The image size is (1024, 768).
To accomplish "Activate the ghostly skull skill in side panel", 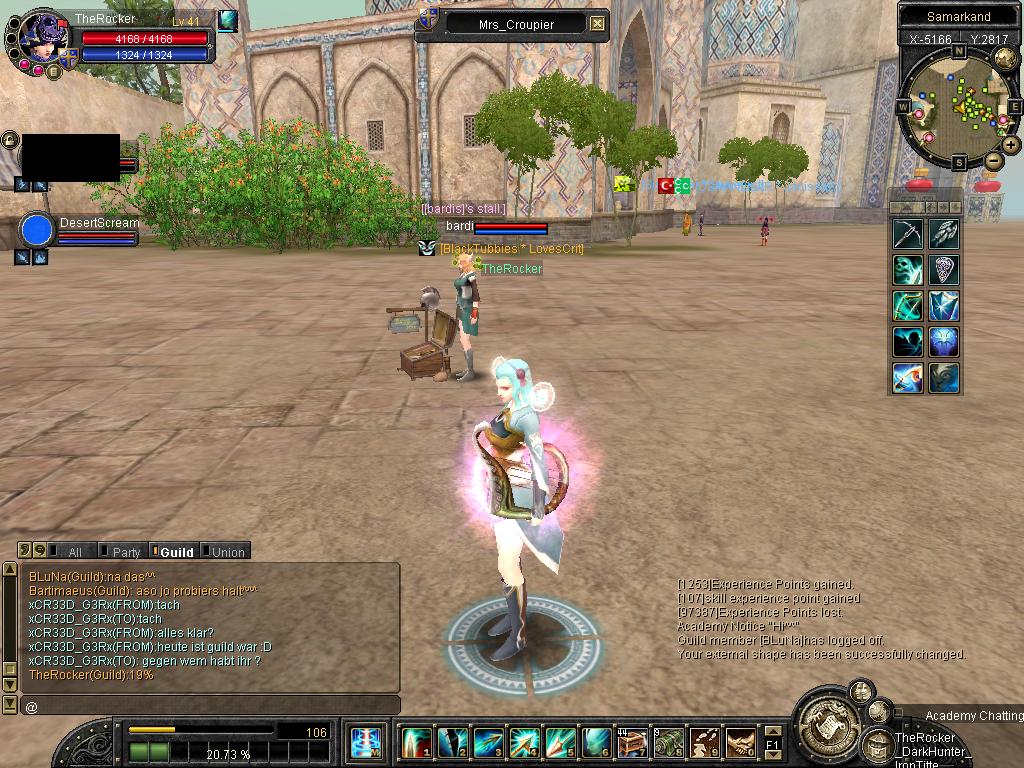I will (908, 269).
